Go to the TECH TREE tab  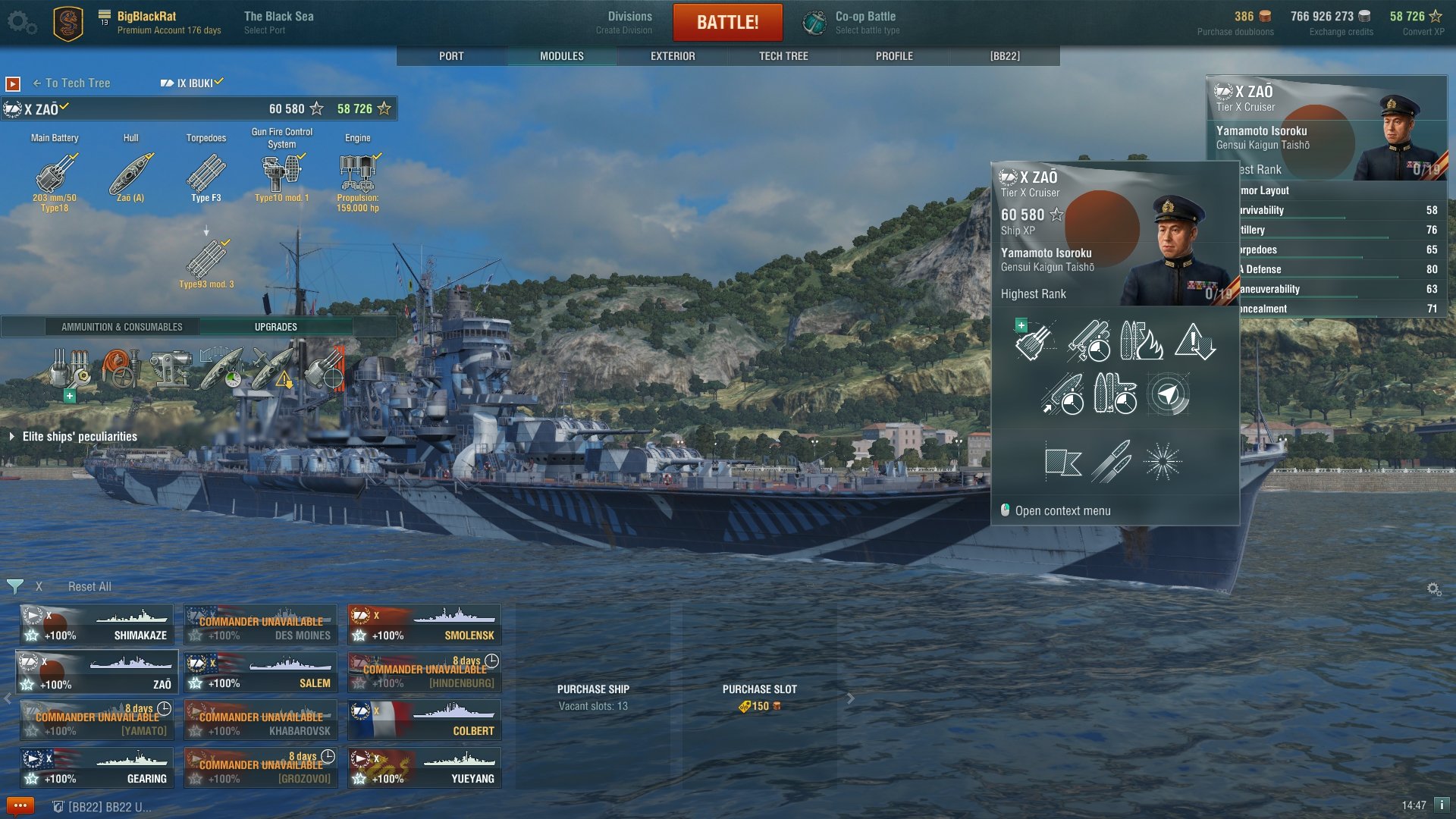click(783, 56)
